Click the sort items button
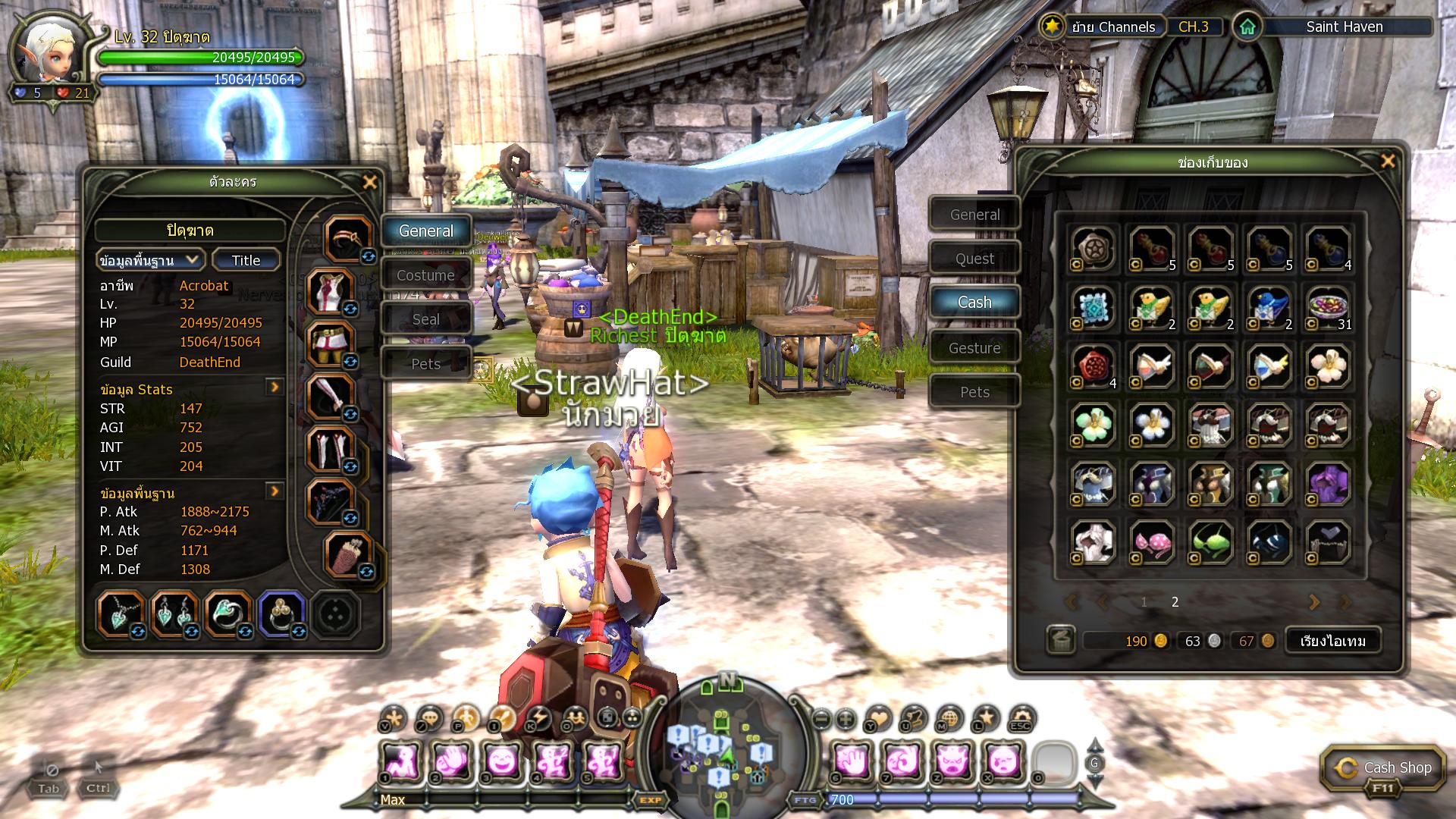 click(x=1332, y=641)
